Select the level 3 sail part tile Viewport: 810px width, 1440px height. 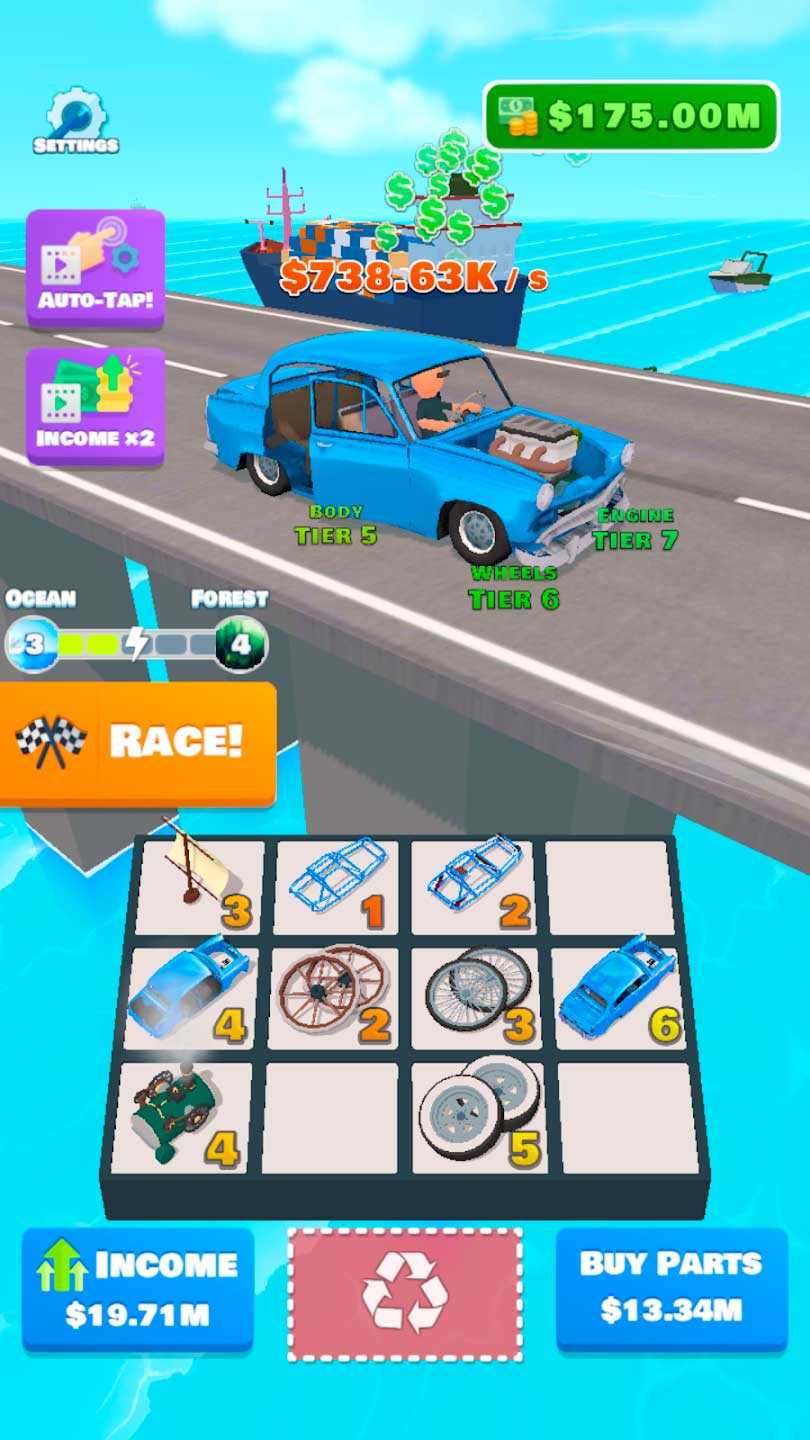point(200,887)
